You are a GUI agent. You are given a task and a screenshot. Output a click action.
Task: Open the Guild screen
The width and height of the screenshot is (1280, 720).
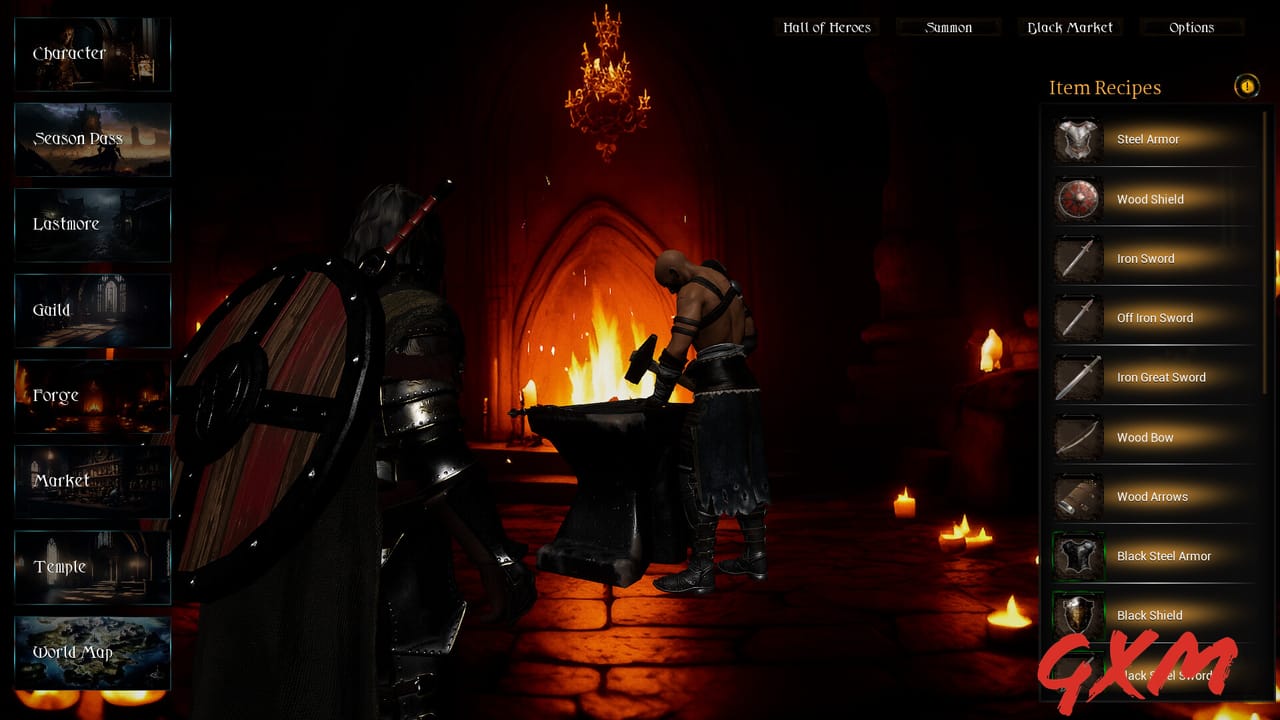[x=92, y=310]
